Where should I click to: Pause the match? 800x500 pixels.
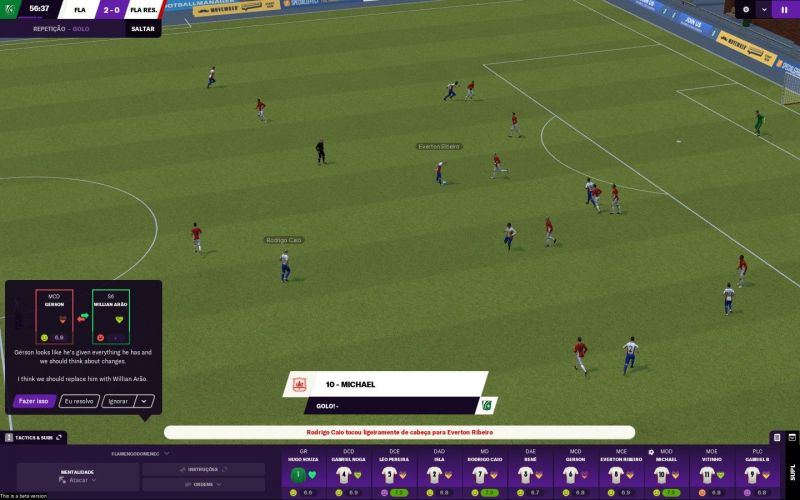pyautogui.click(x=783, y=9)
